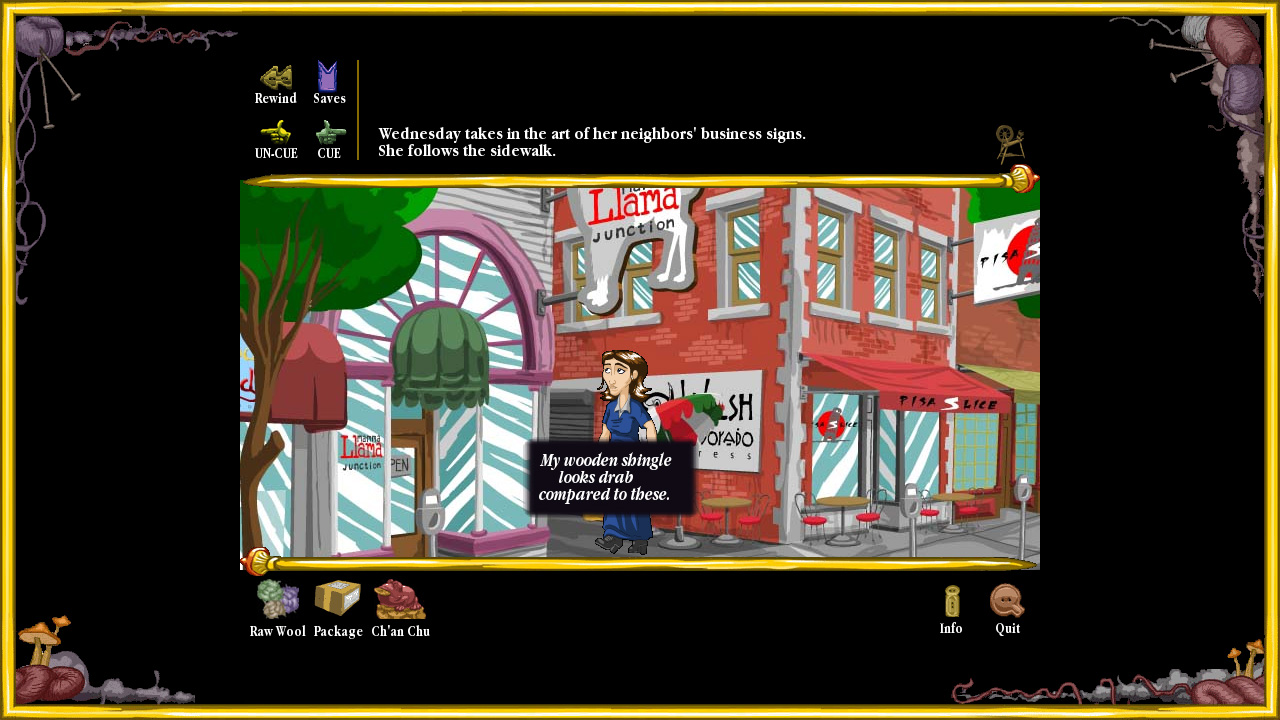
Task: Click the Info key icon
Action: 949,601
